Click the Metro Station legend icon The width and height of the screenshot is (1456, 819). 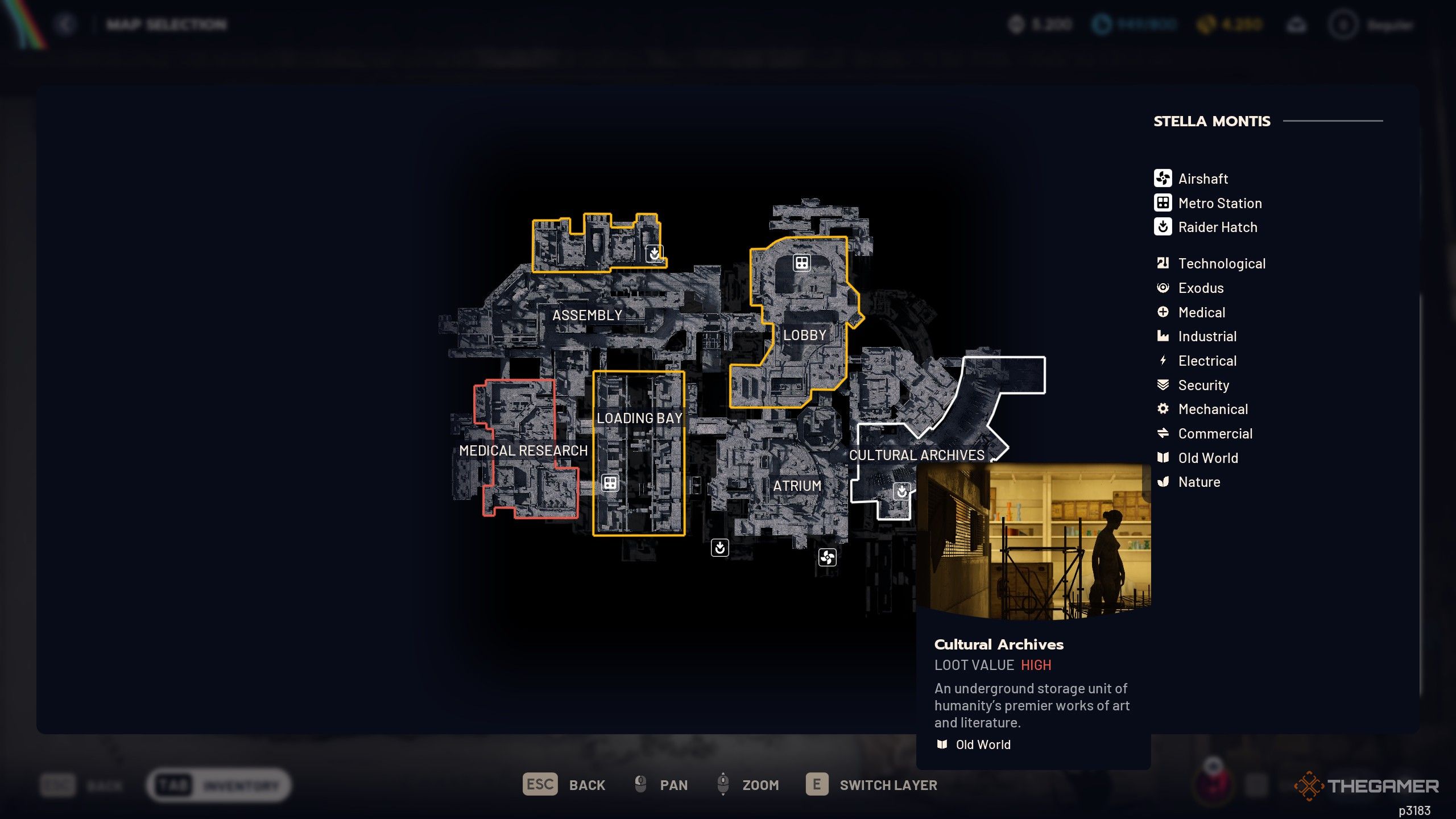pyautogui.click(x=1163, y=202)
